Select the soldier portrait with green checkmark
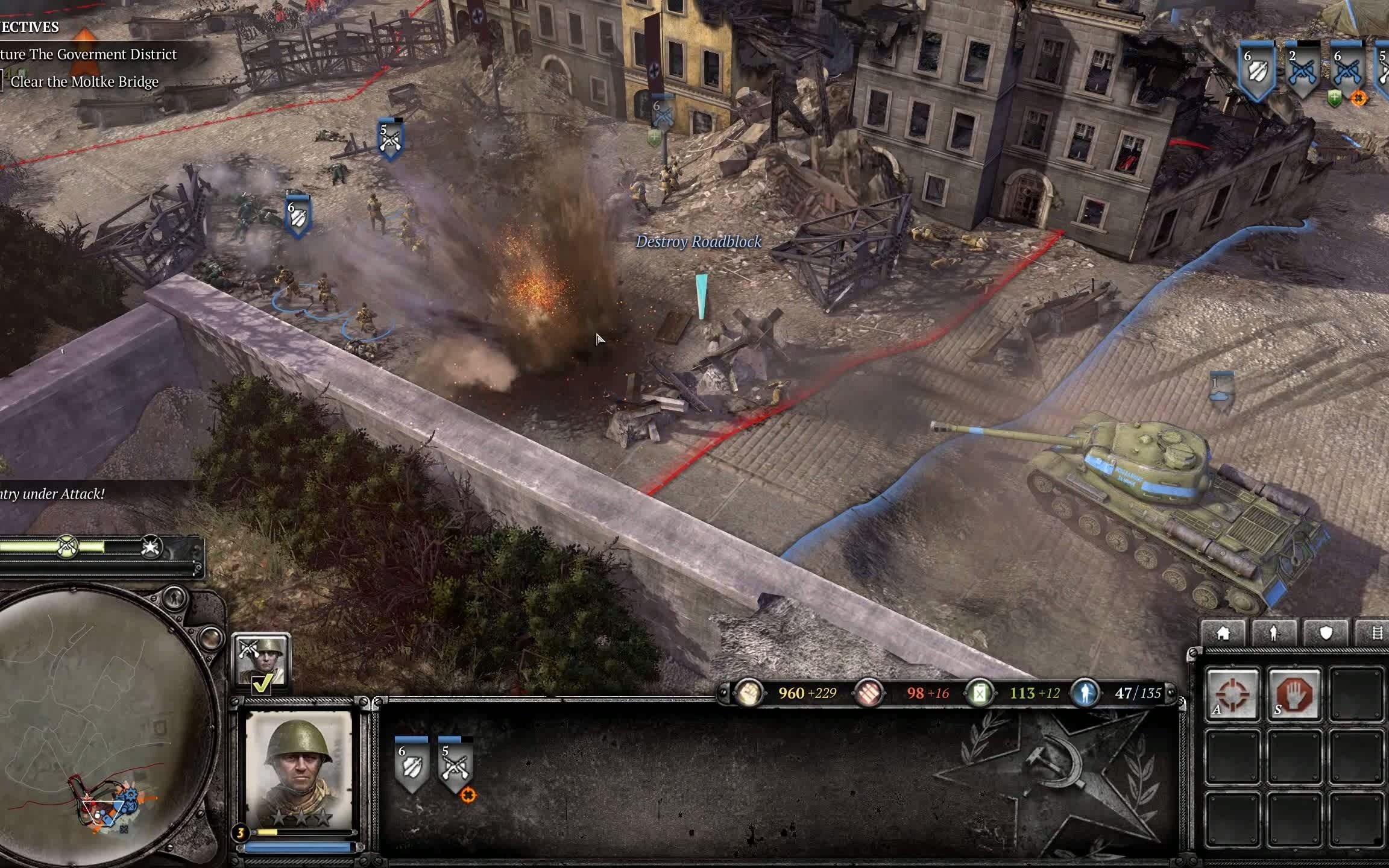The width and height of the screenshot is (1389, 868). [x=261, y=662]
